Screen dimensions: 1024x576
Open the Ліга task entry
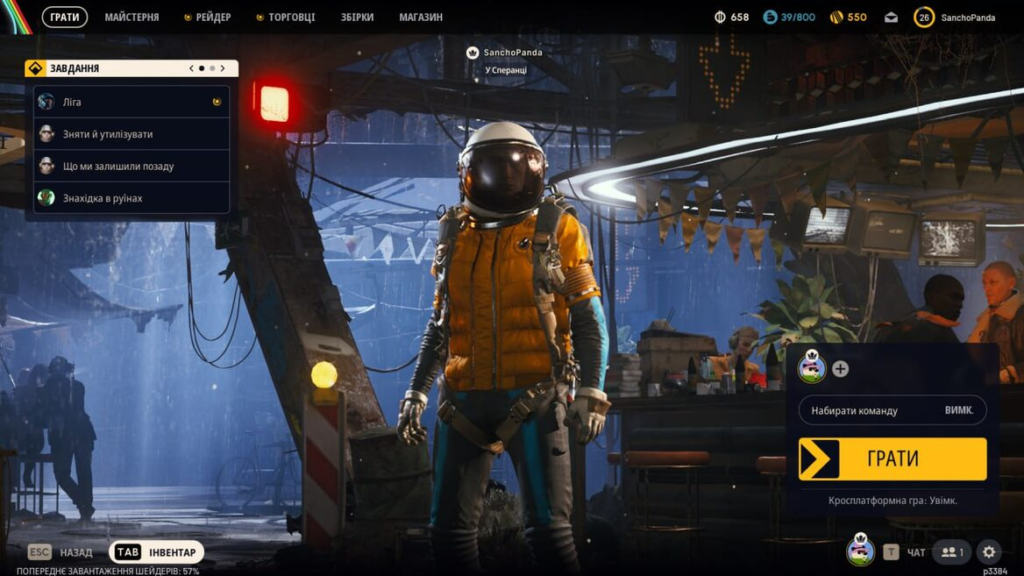click(x=130, y=102)
